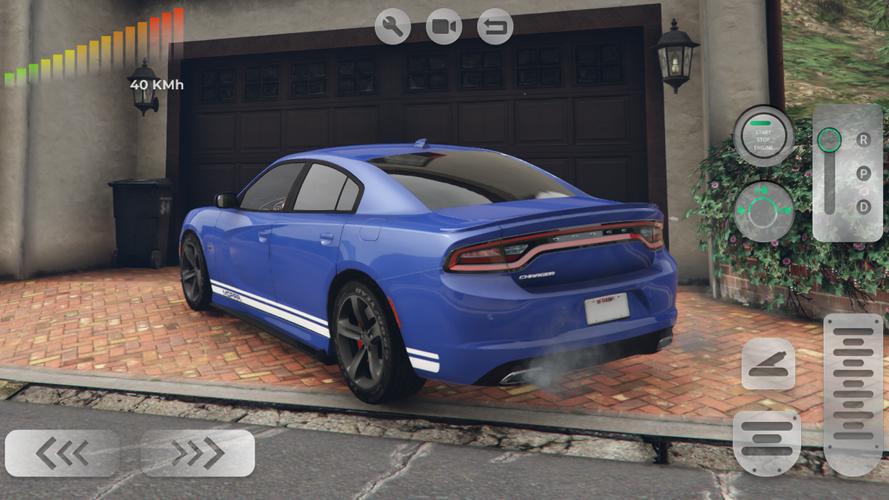Engage the handbrake lever button
The width and height of the screenshot is (889, 500).
(x=768, y=364)
